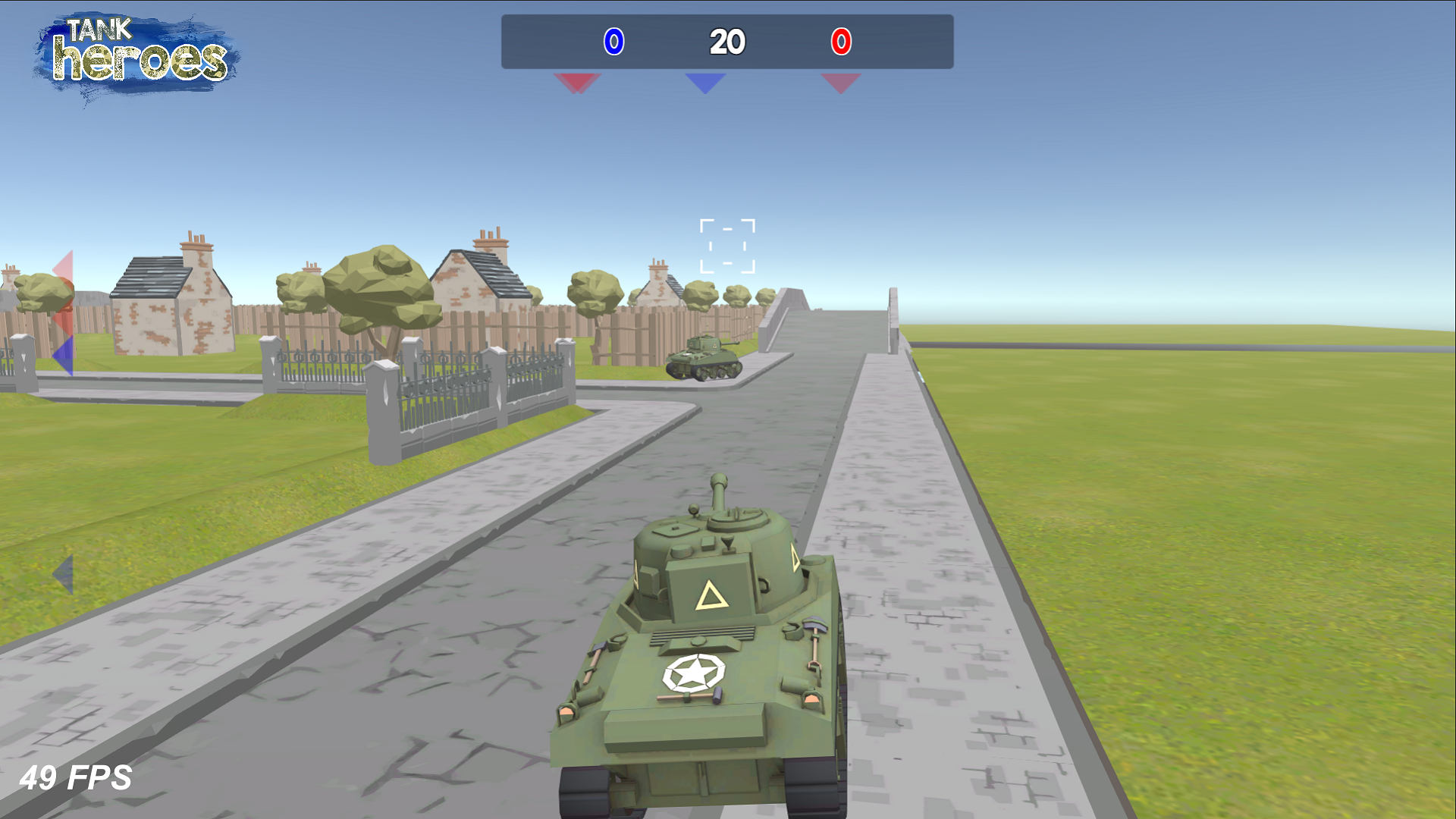
Task: Click the 49 FPS counter text
Action: tap(76, 778)
